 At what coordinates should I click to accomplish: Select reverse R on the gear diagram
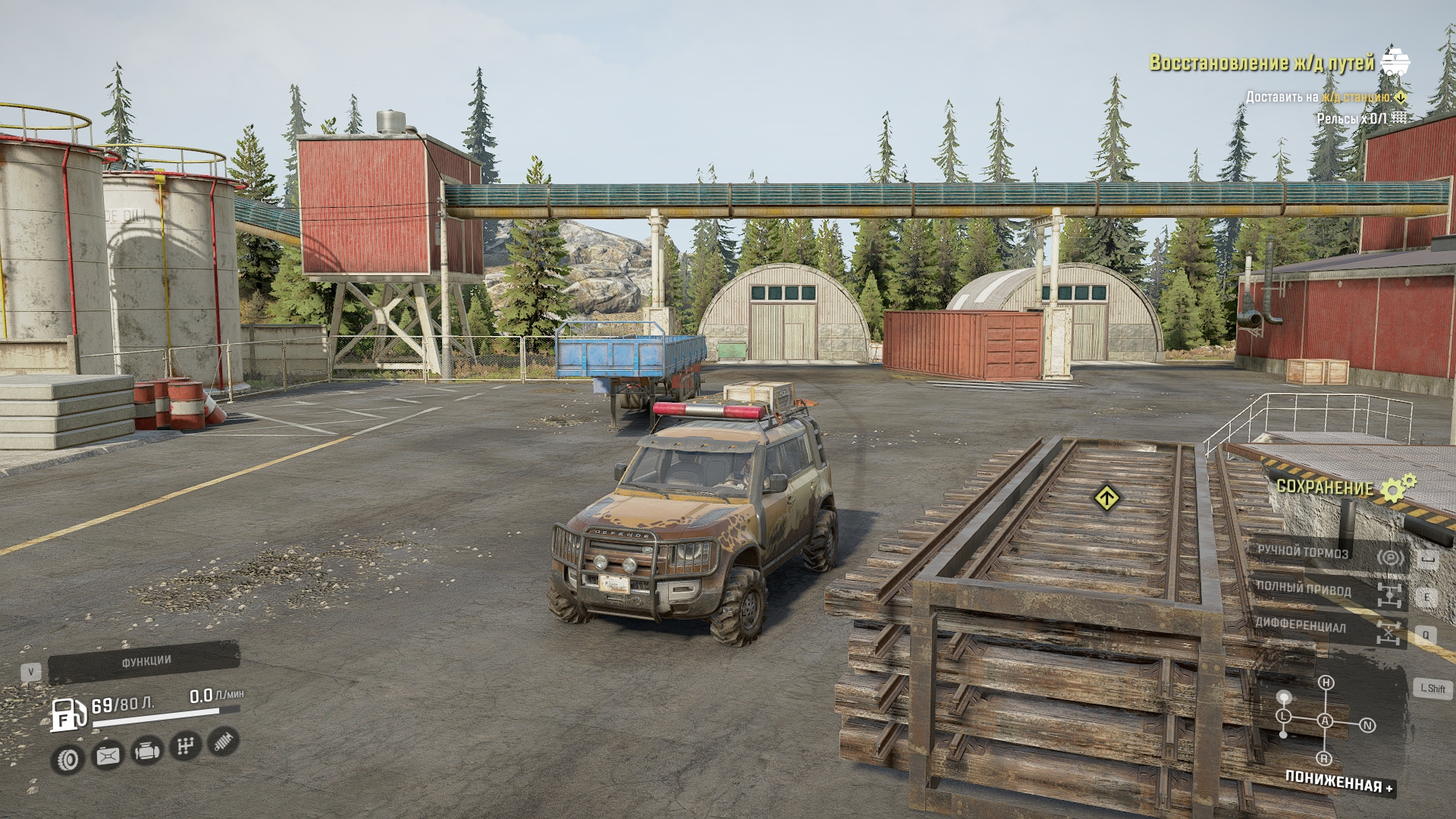(x=1324, y=758)
